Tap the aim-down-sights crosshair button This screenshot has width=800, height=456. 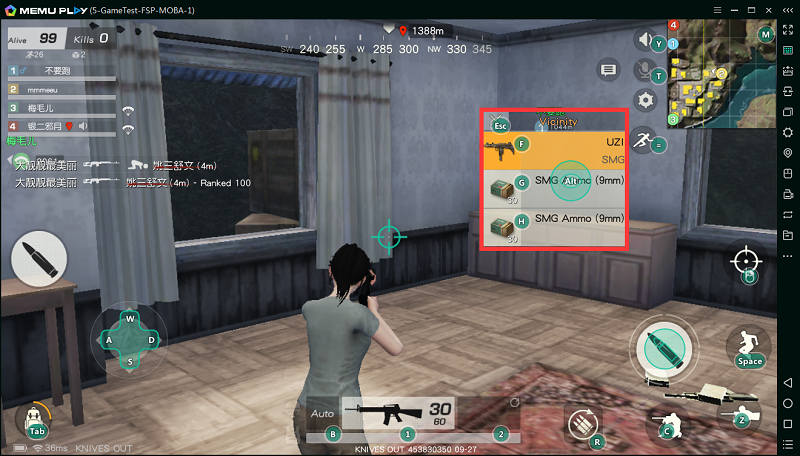click(746, 262)
